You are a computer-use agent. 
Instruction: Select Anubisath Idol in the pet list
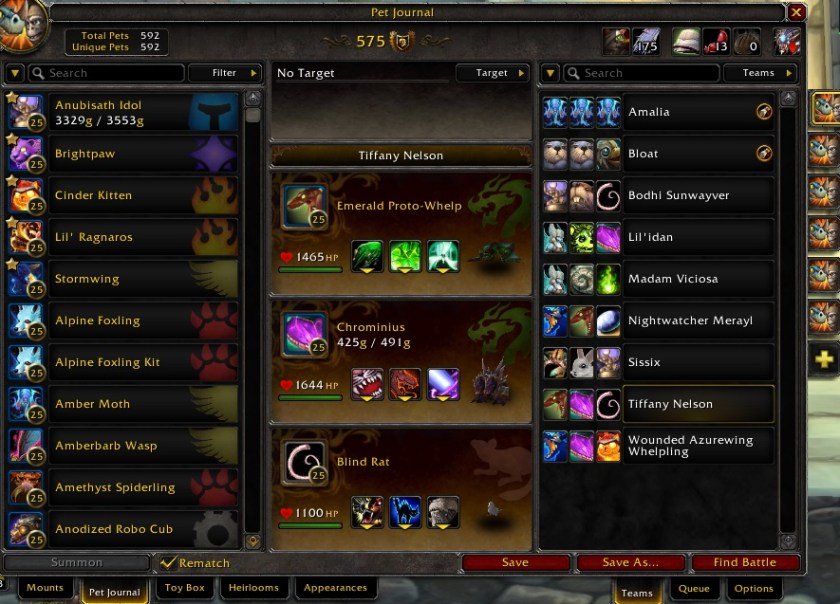pyautogui.click(x=123, y=112)
